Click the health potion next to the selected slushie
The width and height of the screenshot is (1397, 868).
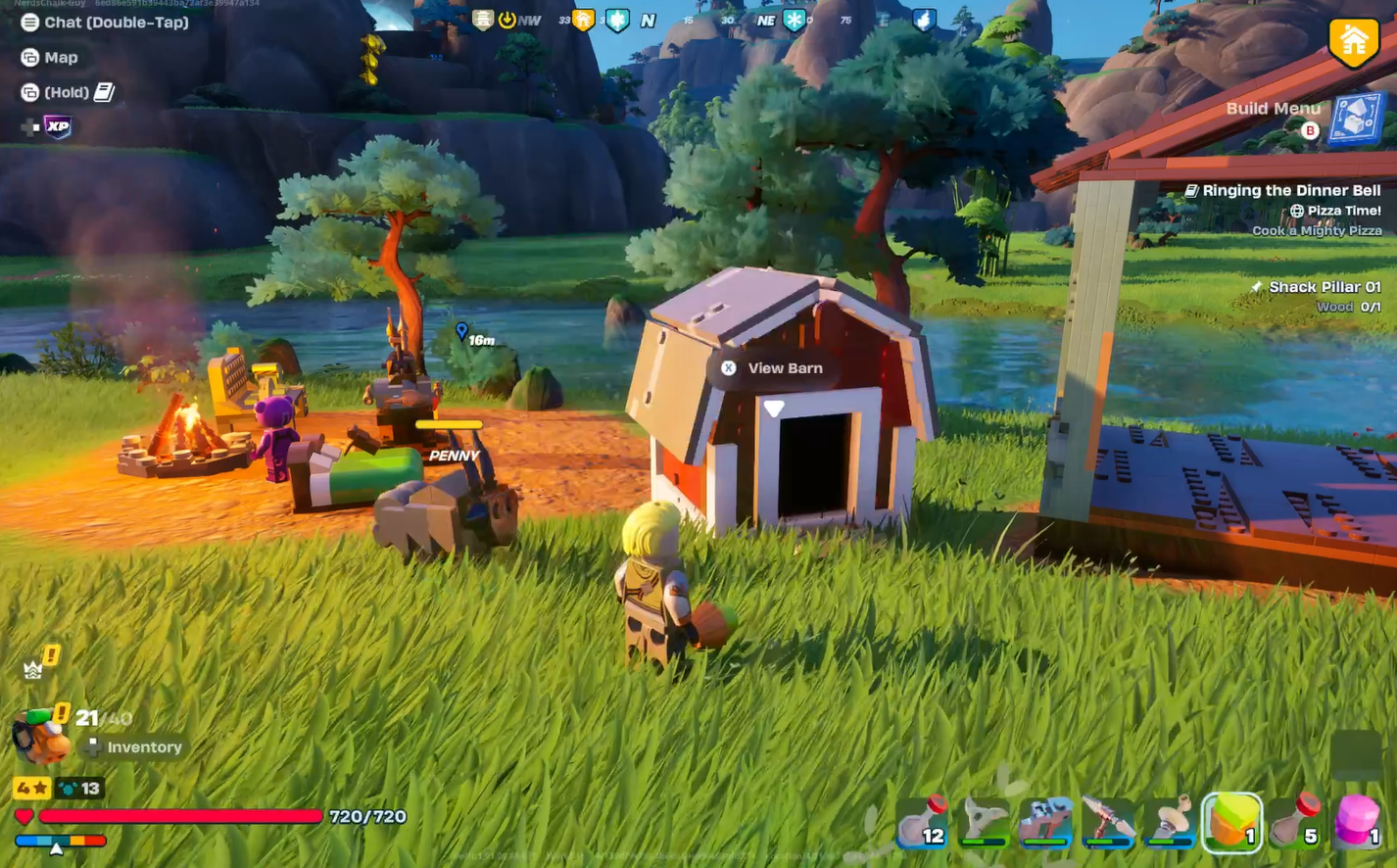1294,823
